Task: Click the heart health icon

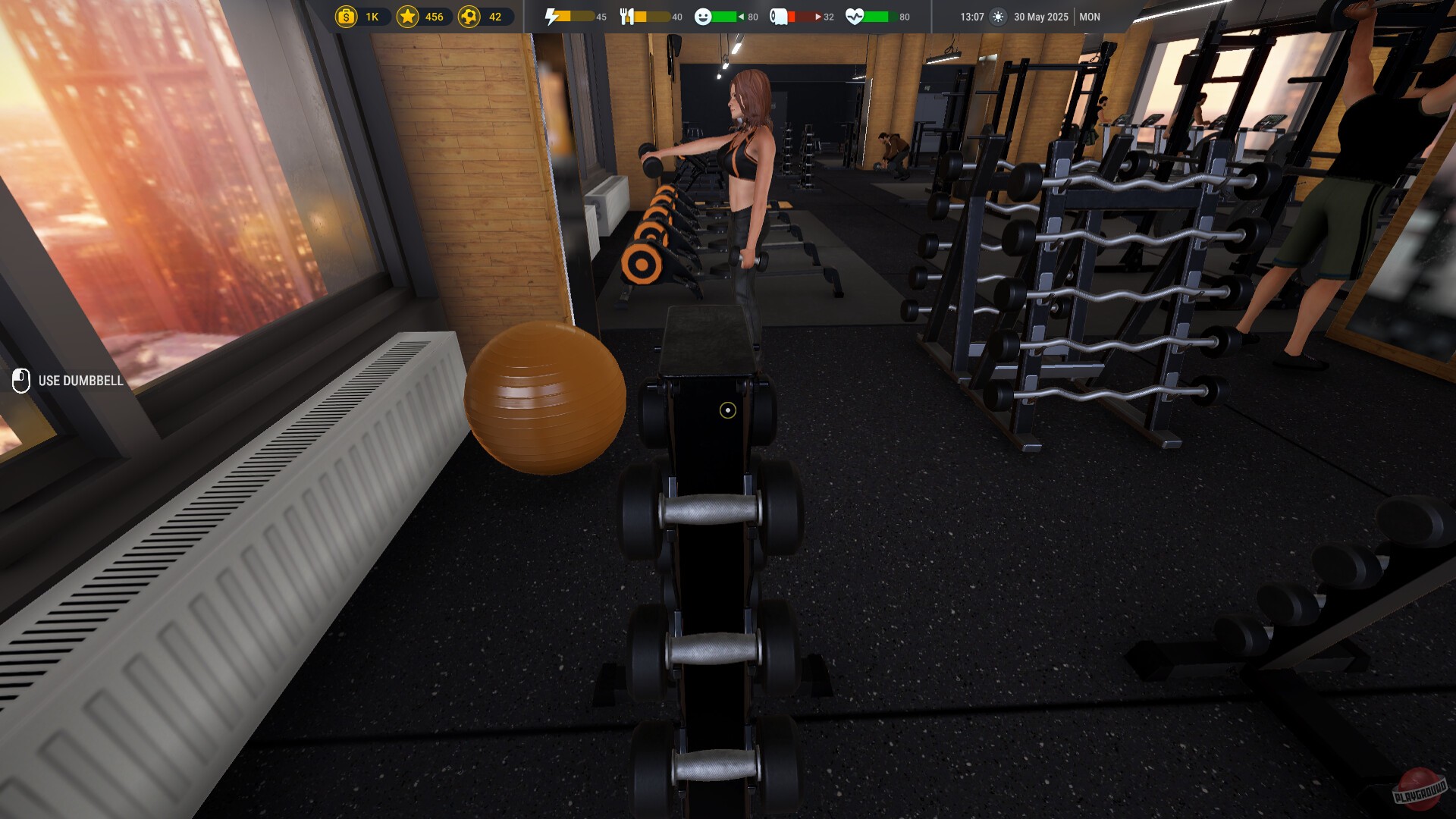Action: click(855, 16)
